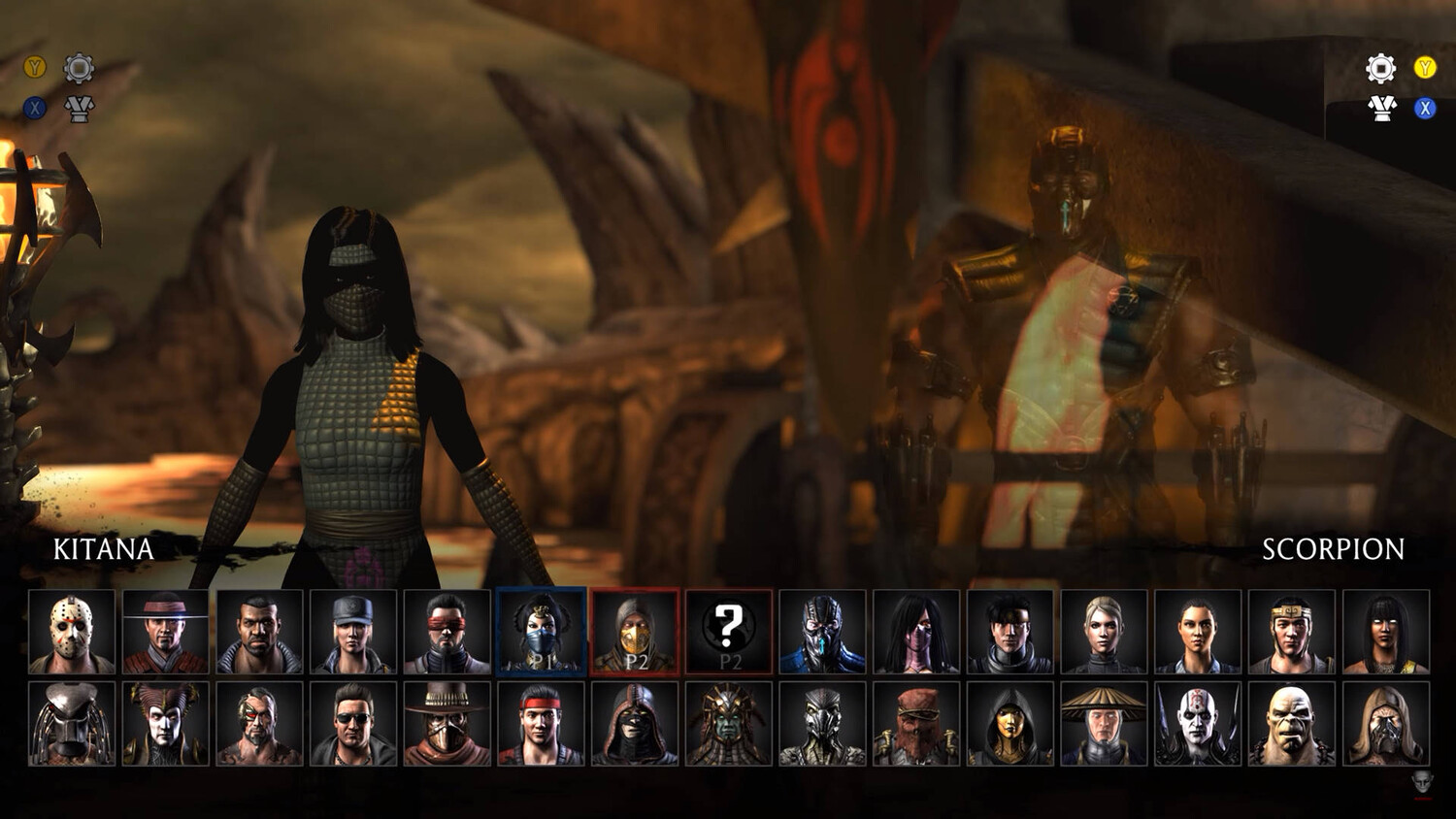Screen dimensions: 1456x819
Task: Select Johnny Cage wearing sunglasses
Action: 353,724
